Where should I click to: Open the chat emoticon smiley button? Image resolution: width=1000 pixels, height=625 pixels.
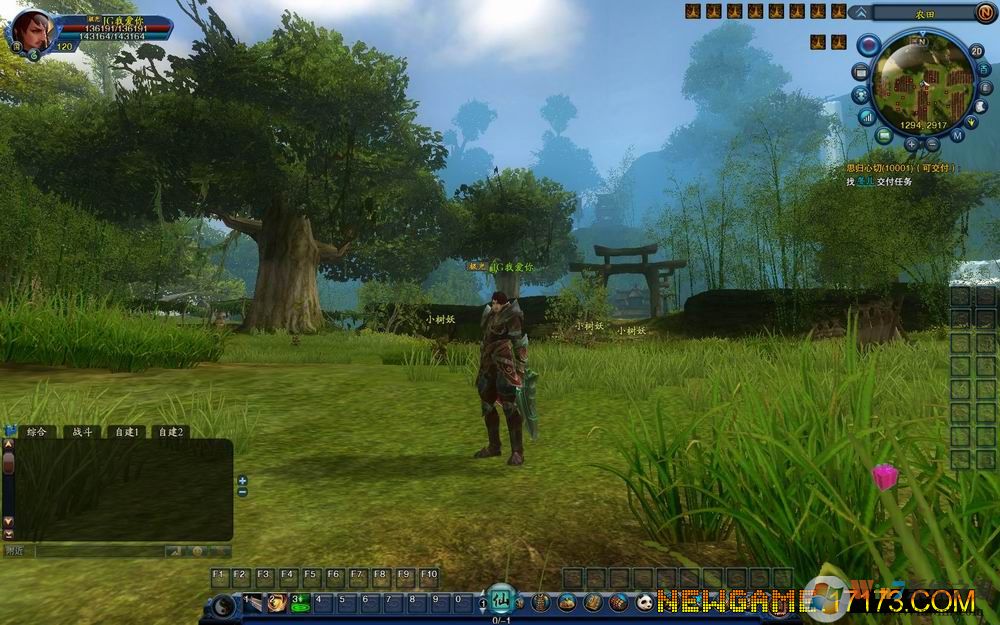coord(198,551)
